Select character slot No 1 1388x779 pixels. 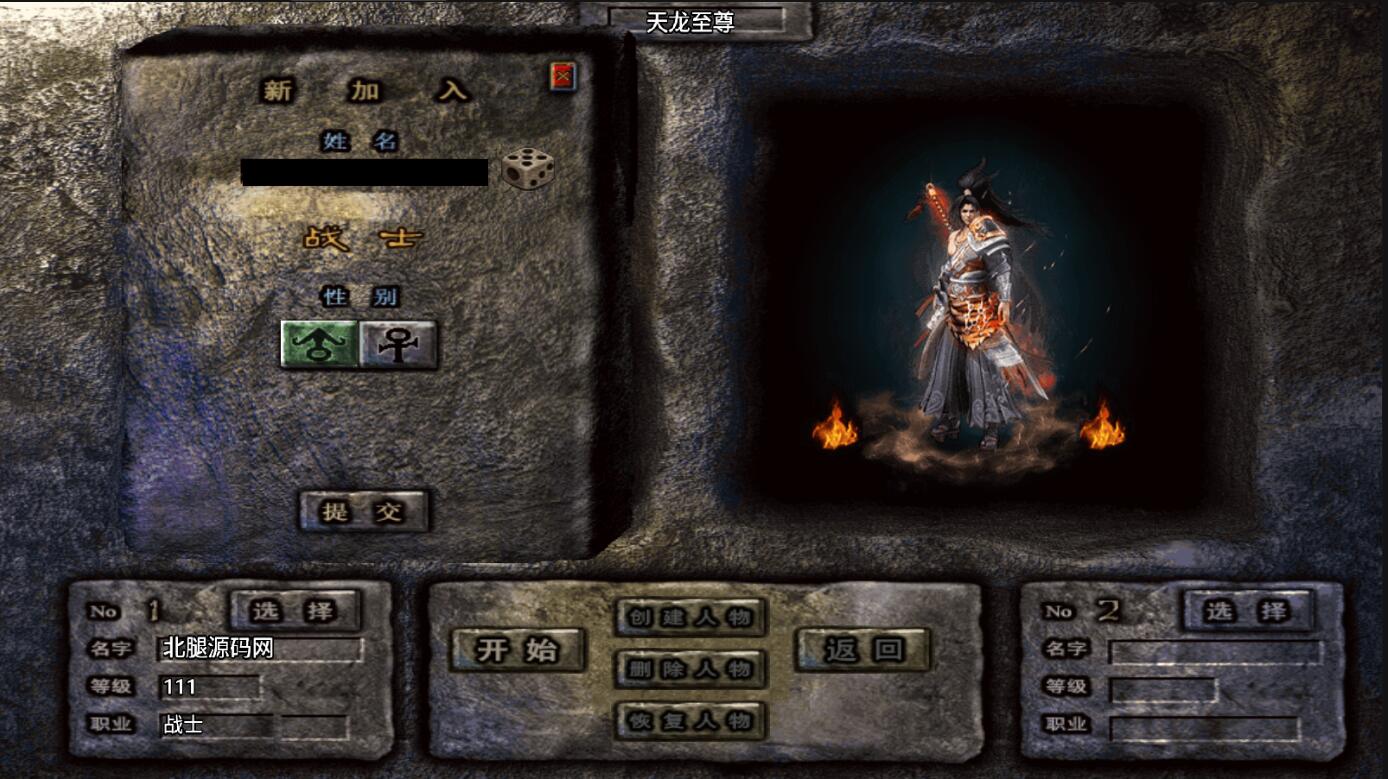pos(295,609)
